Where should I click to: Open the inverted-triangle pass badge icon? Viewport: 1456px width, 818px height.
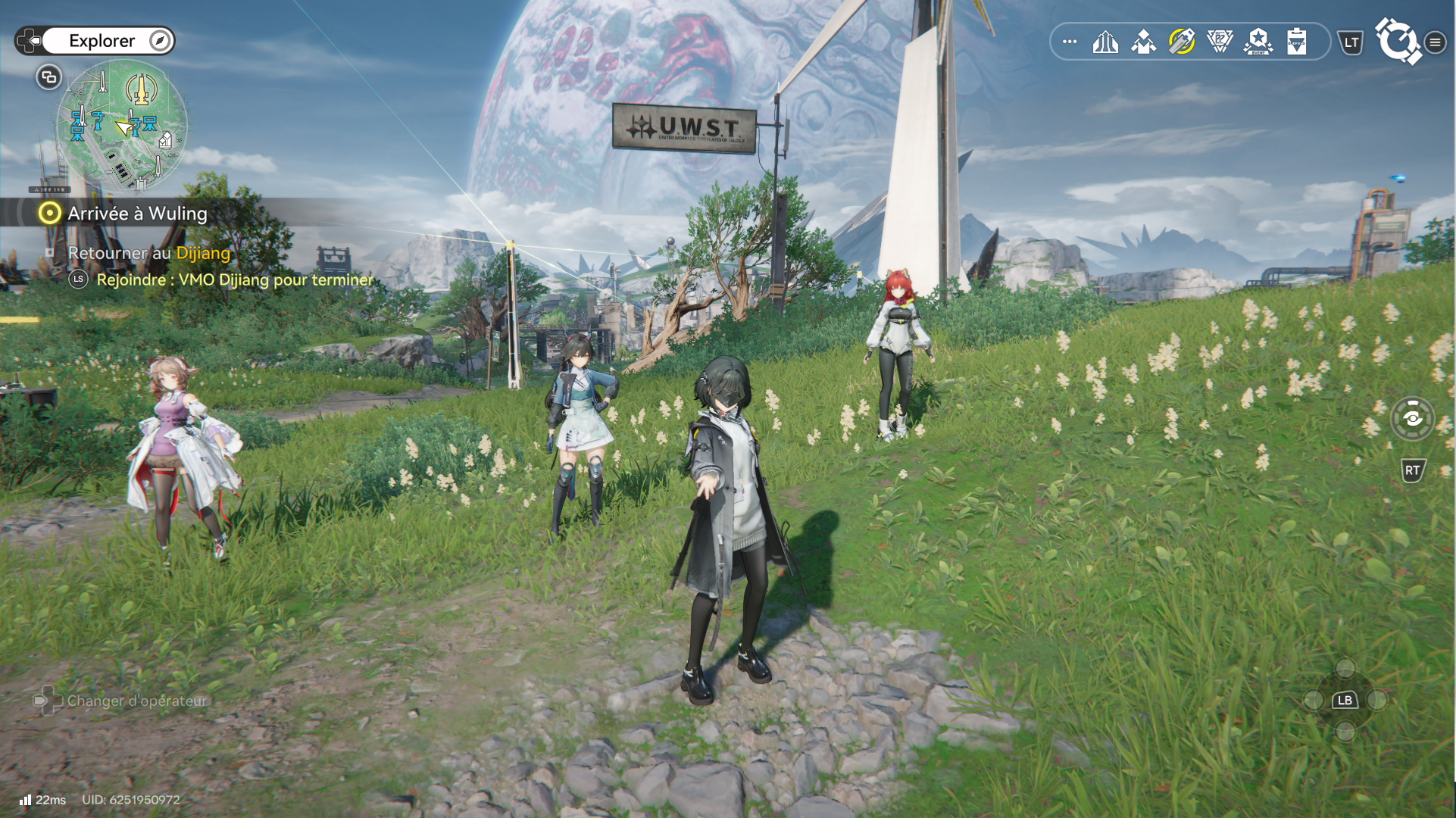click(x=1220, y=42)
